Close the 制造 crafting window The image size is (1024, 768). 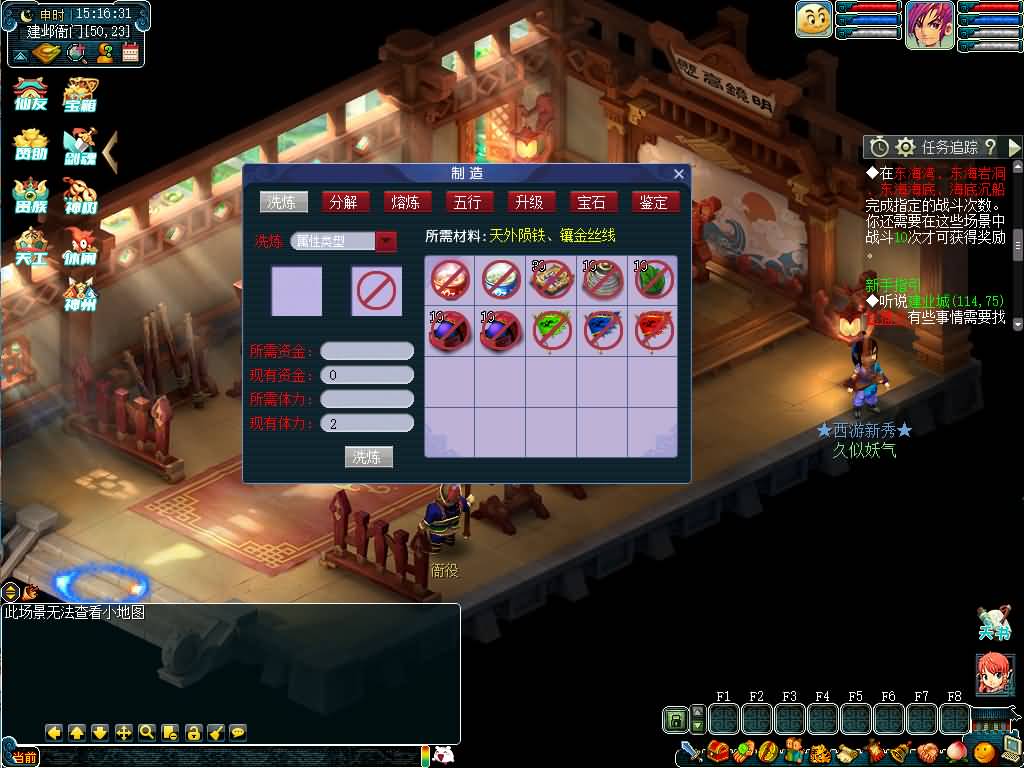click(679, 174)
